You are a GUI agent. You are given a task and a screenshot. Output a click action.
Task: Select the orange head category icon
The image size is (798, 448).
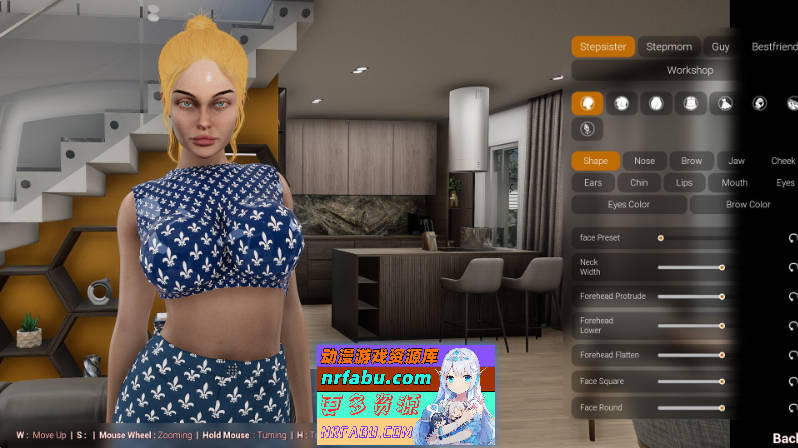pyautogui.click(x=587, y=103)
